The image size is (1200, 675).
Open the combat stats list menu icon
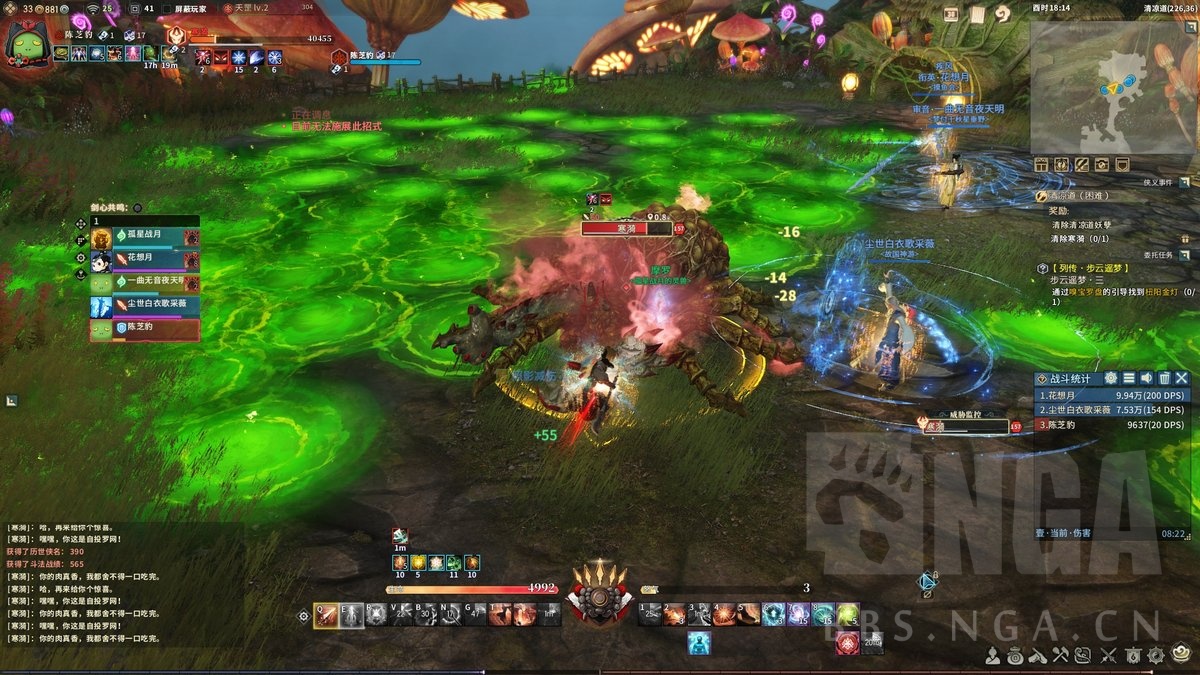click(1128, 378)
